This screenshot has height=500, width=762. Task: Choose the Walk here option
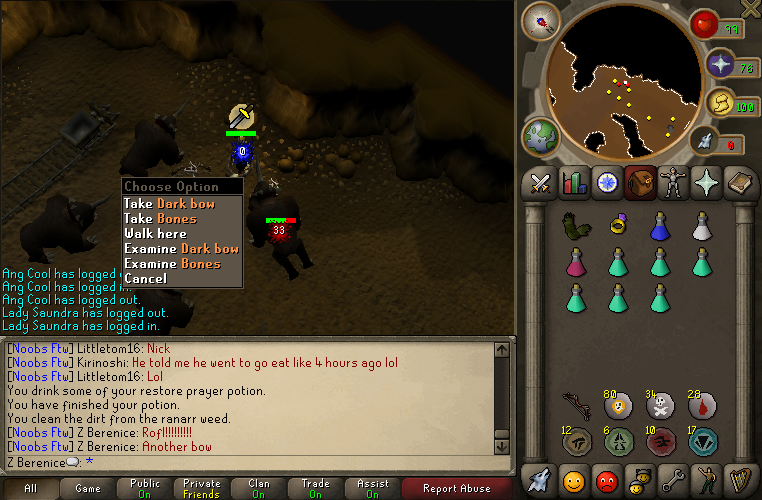click(x=155, y=234)
